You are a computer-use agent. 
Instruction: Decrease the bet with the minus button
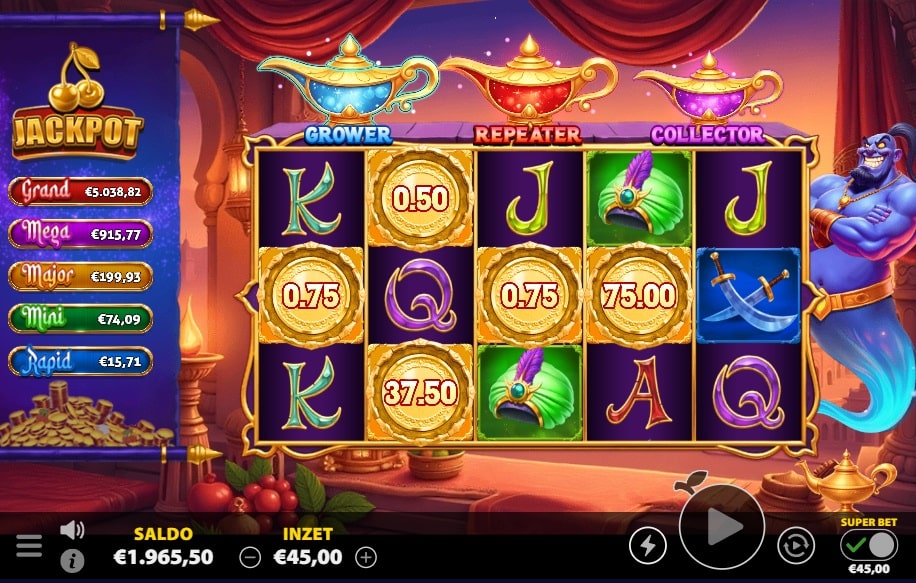[x=251, y=557]
